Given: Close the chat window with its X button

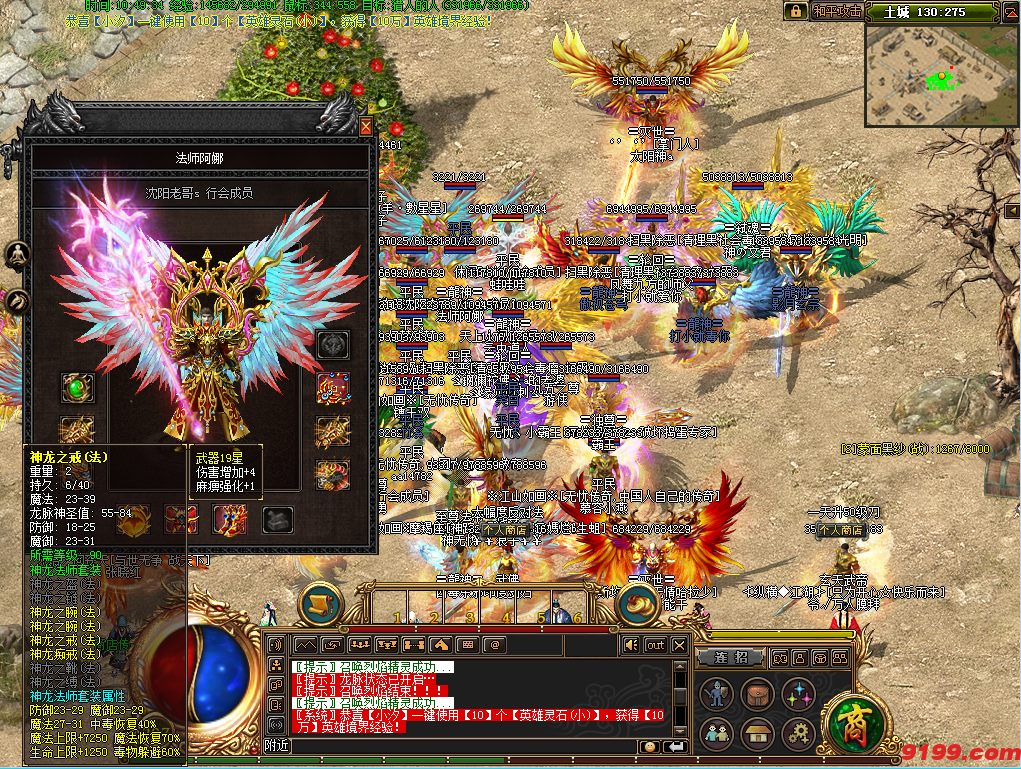Looking at the screenshot, I should click(679, 645).
